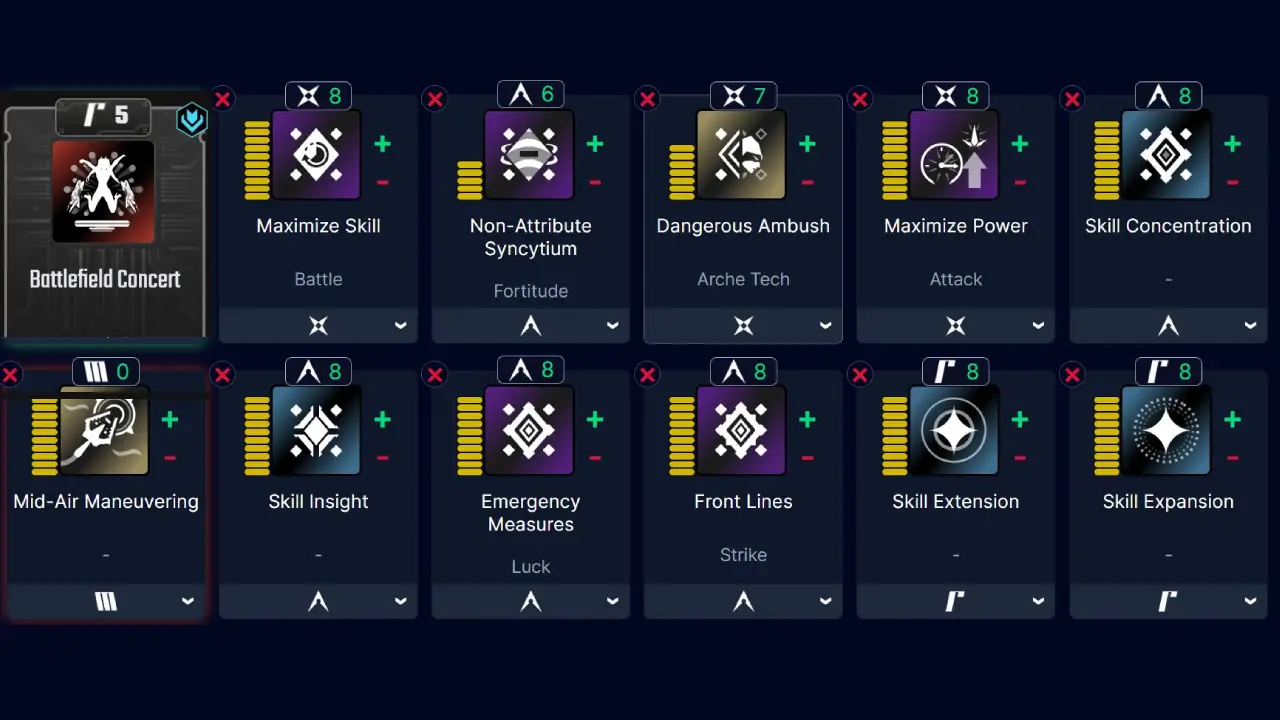Decrease Skill Insight level with minus button
Viewport: 1280px width, 720px height.
pyautogui.click(x=382, y=457)
